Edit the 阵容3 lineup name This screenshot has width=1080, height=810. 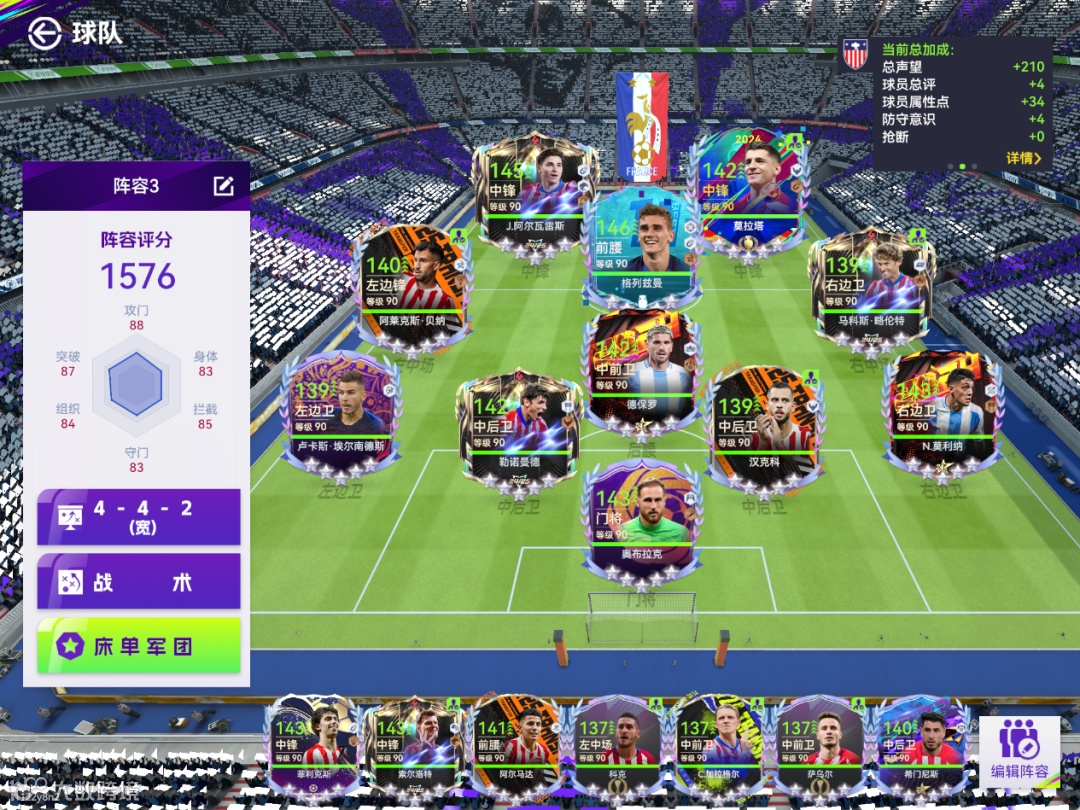(223, 186)
